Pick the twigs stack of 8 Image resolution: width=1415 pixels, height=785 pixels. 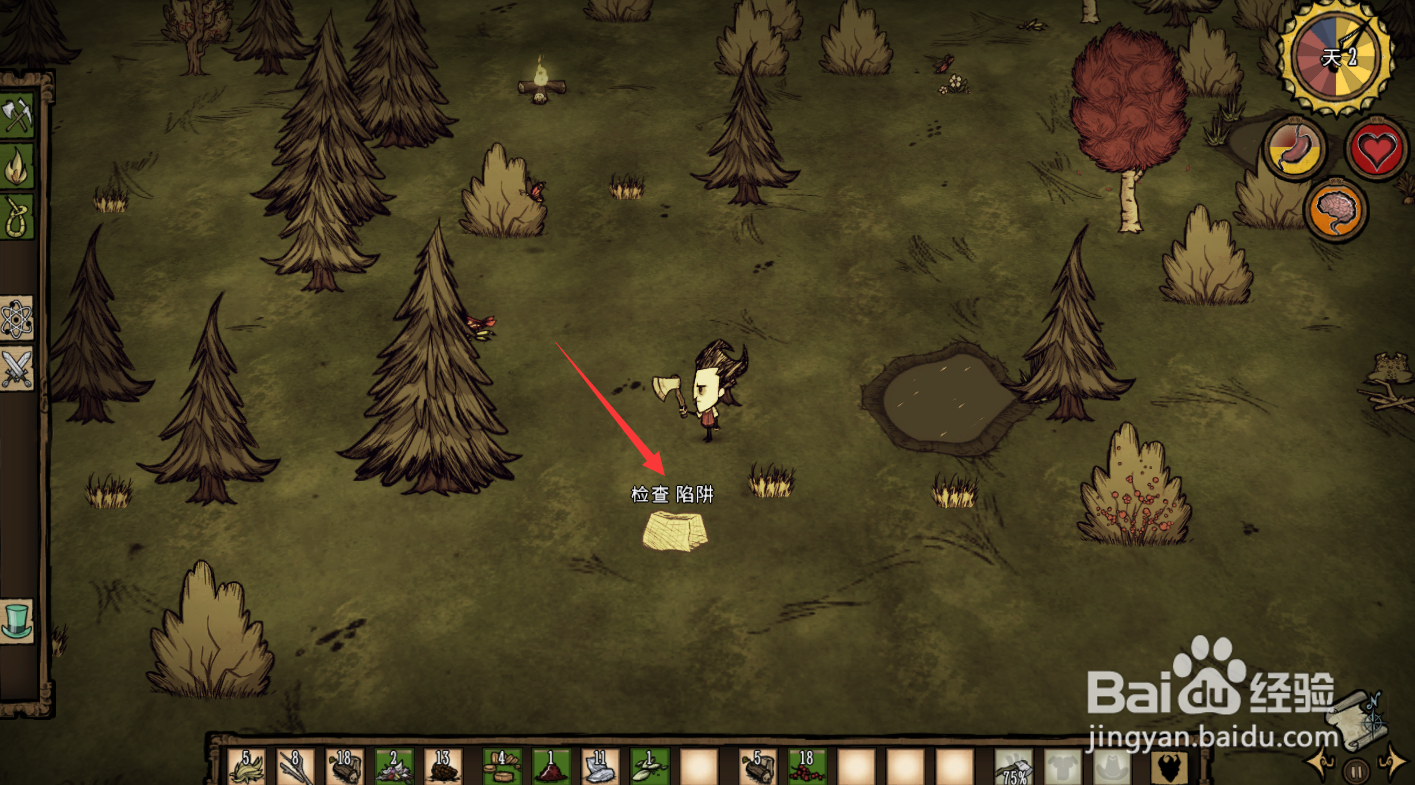tap(295, 767)
